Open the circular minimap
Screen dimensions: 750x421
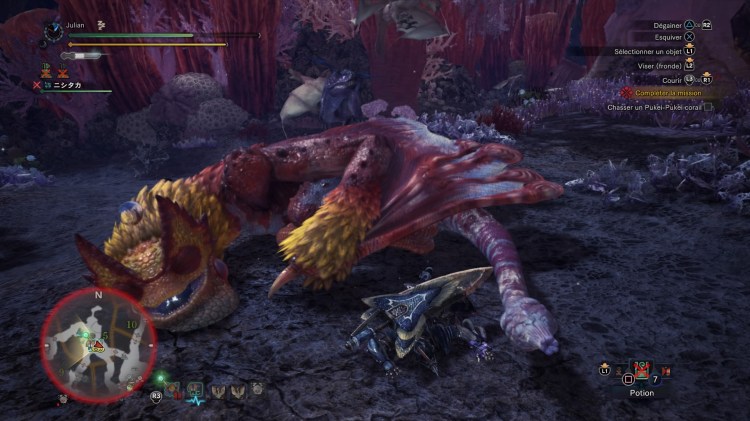(97, 345)
